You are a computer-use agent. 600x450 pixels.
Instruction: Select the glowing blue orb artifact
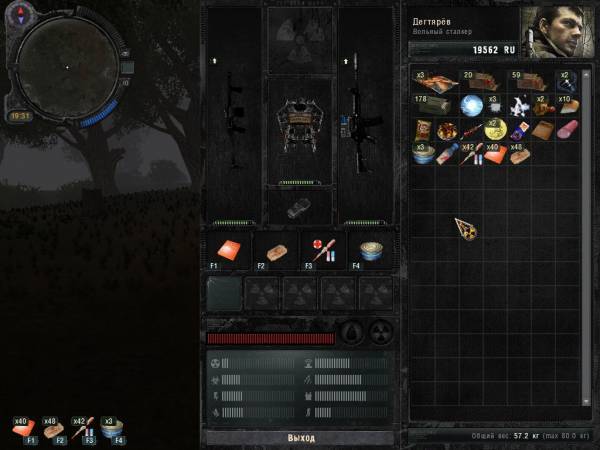[470, 105]
